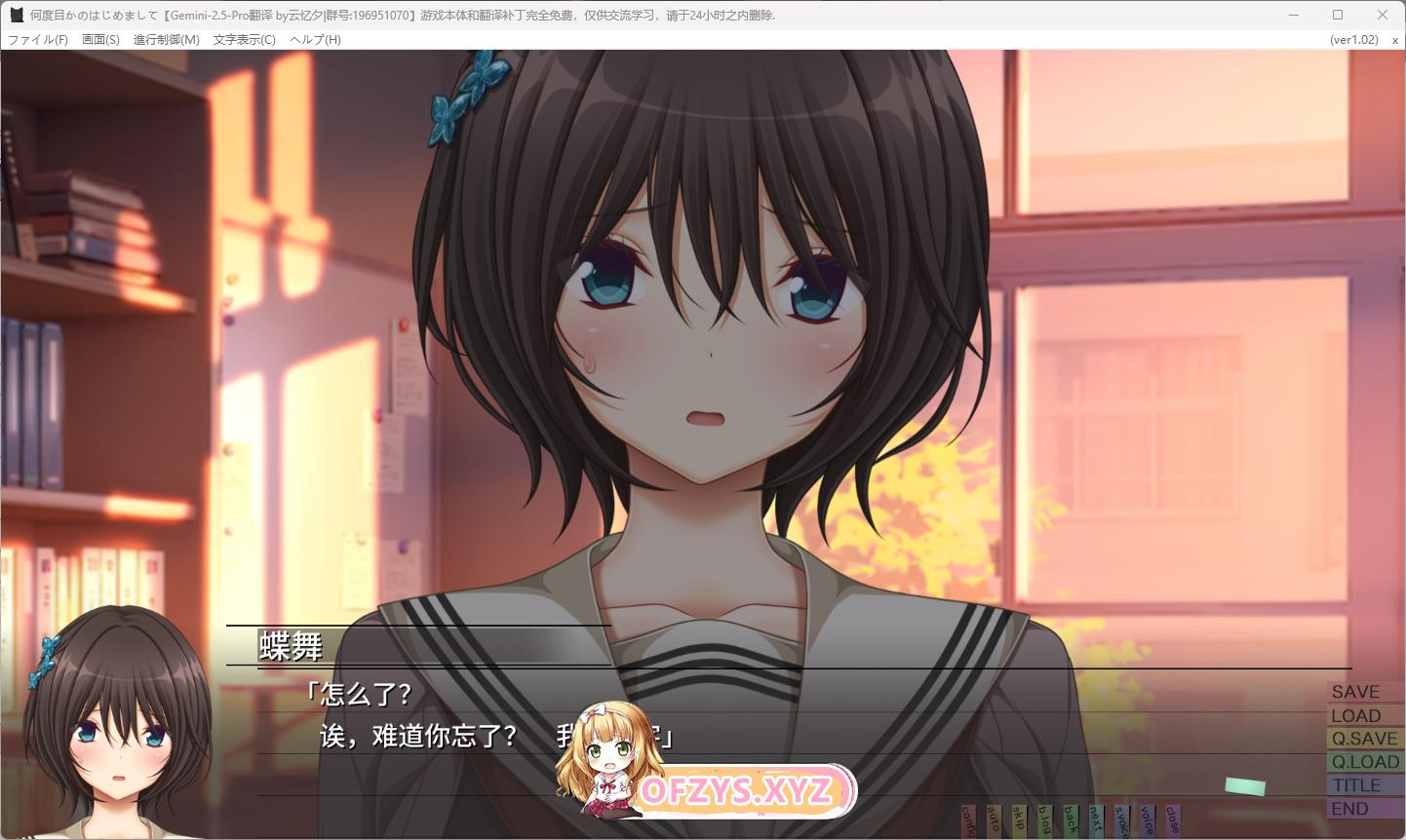This screenshot has height=840, width=1406.
Task: Open the 文字表示(C) menu
Action: click(x=244, y=40)
